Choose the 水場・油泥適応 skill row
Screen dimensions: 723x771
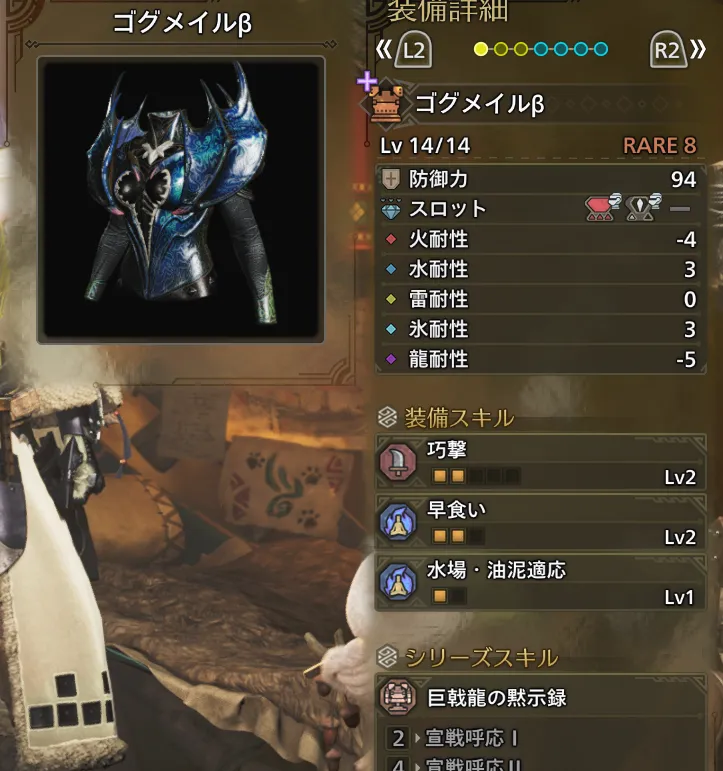(540, 583)
